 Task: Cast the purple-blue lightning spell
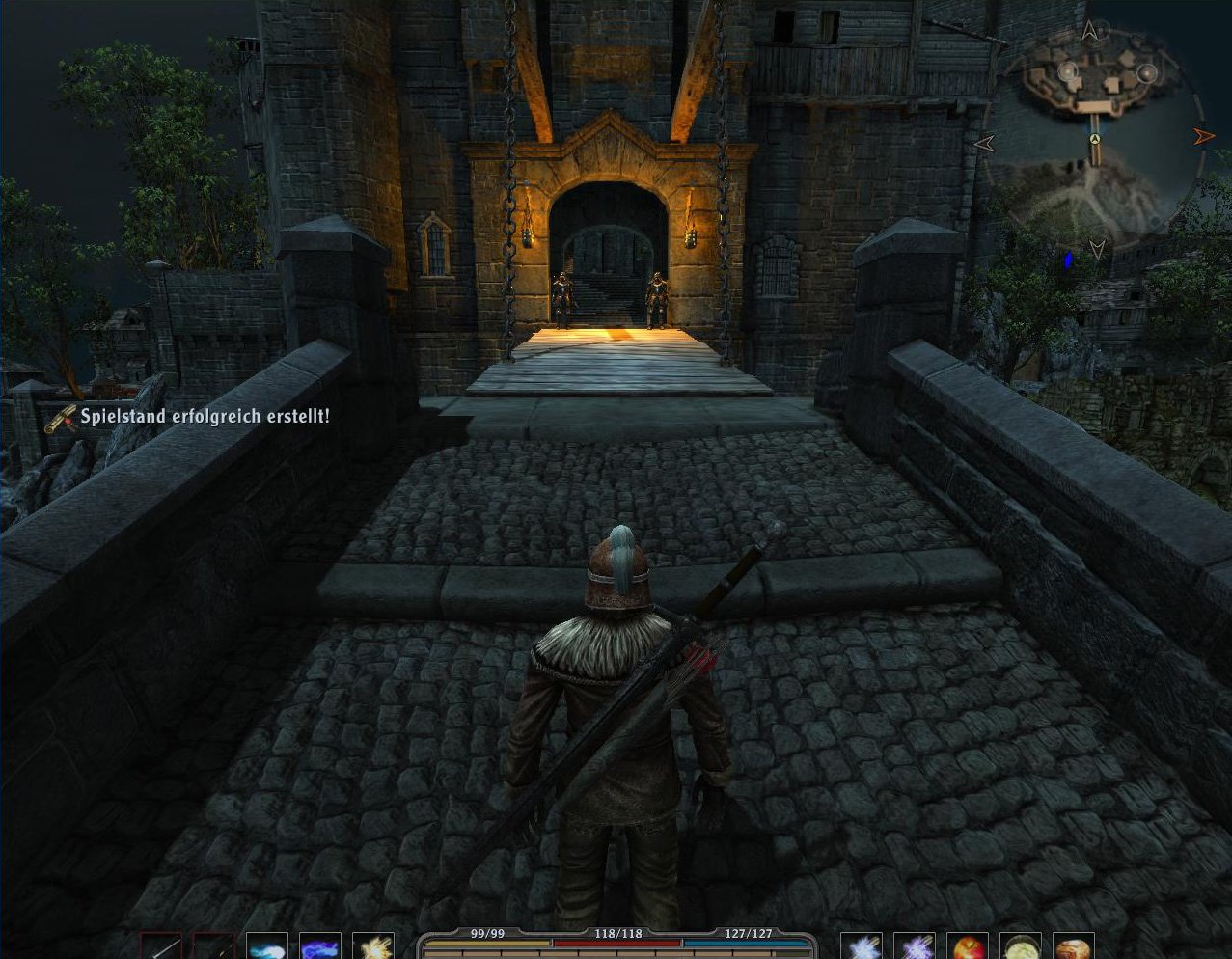pyautogui.click(x=320, y=946)
